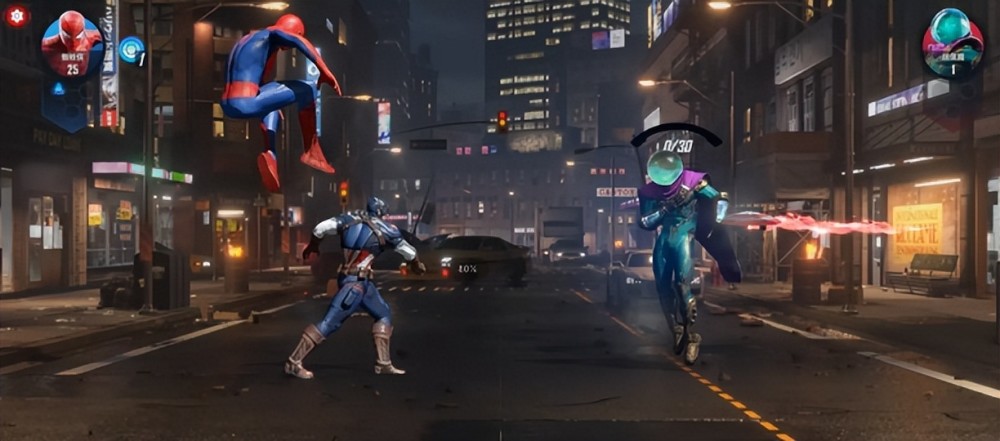Viewport: 1000px width, 441px height.
Task: Tap the blue swirl energy icon
Action: click(130, 49)
